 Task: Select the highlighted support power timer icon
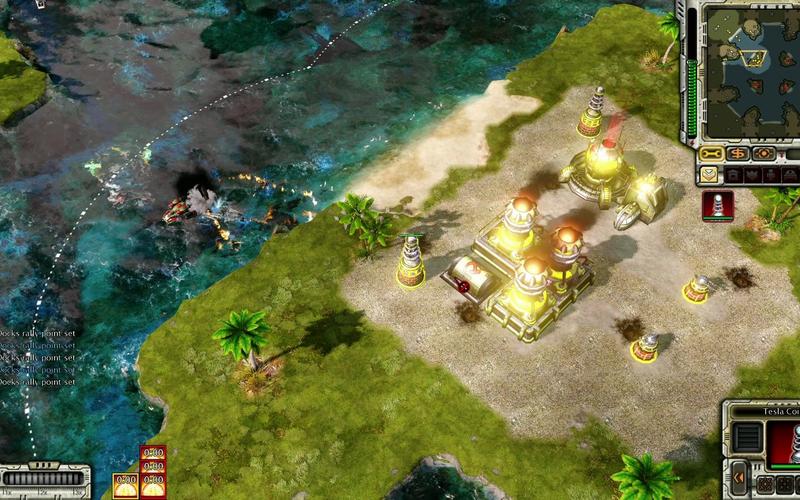[125, 485]
